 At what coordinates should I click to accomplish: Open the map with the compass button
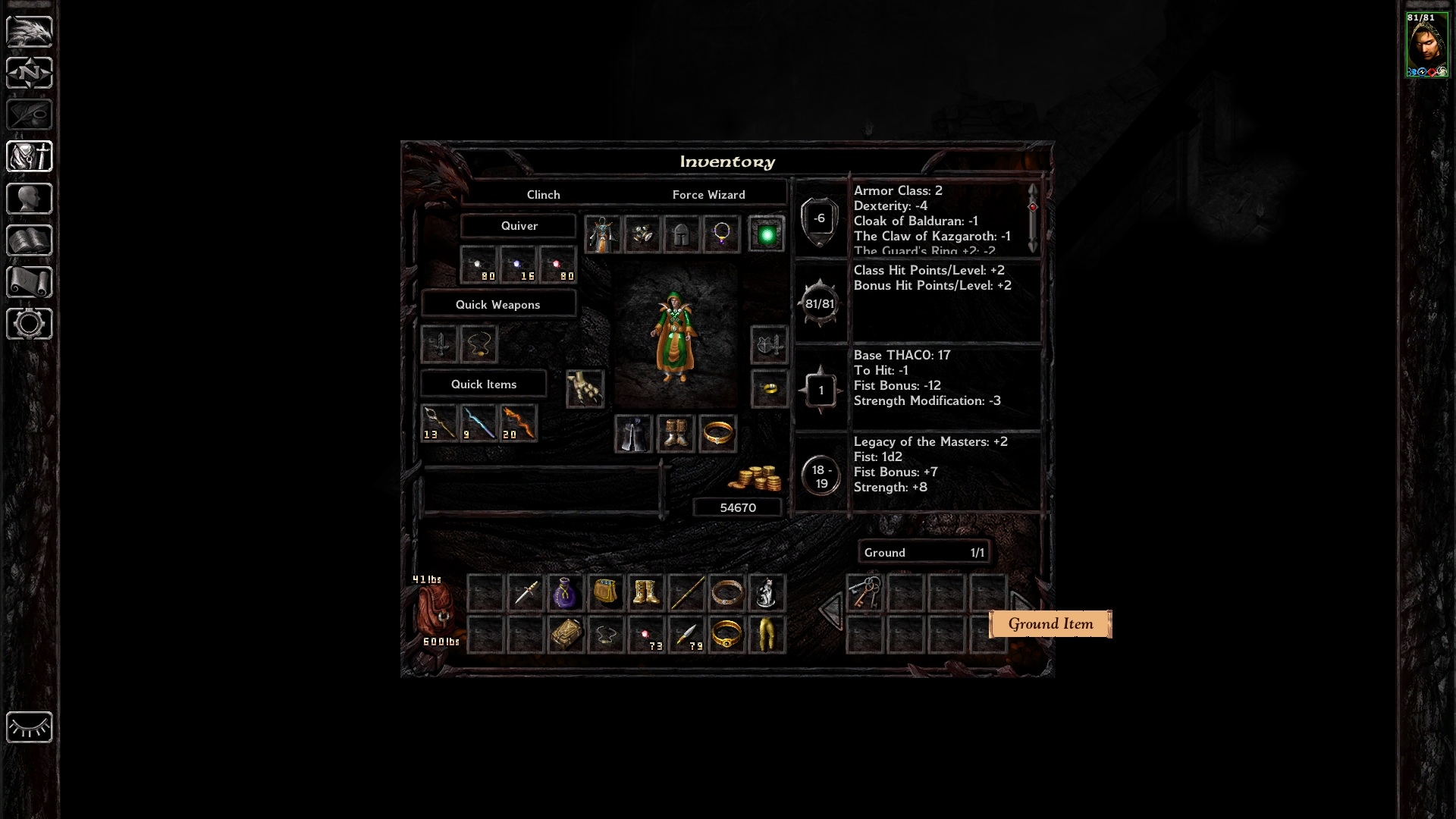30,73
